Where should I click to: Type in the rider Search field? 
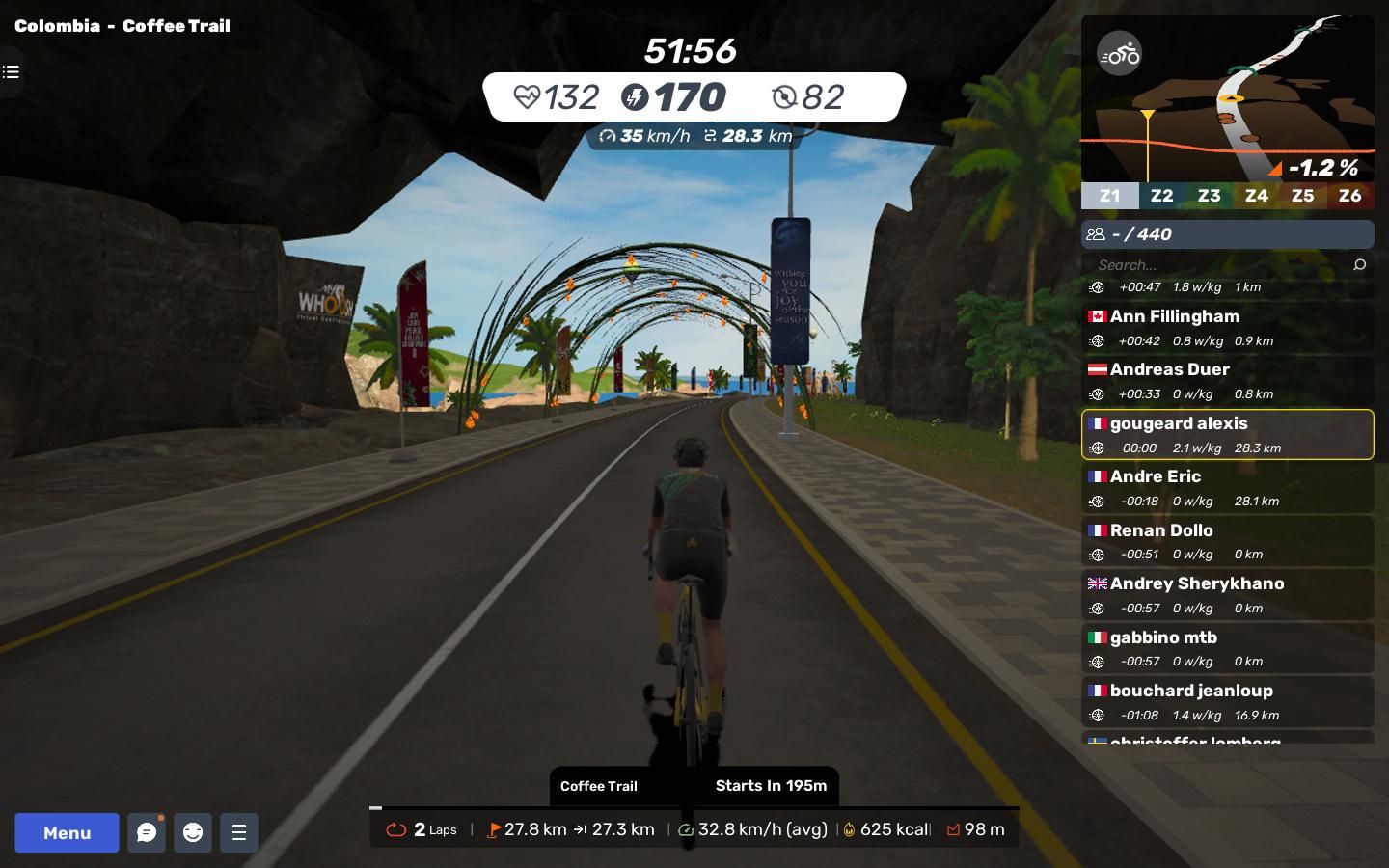(1215, 265)
